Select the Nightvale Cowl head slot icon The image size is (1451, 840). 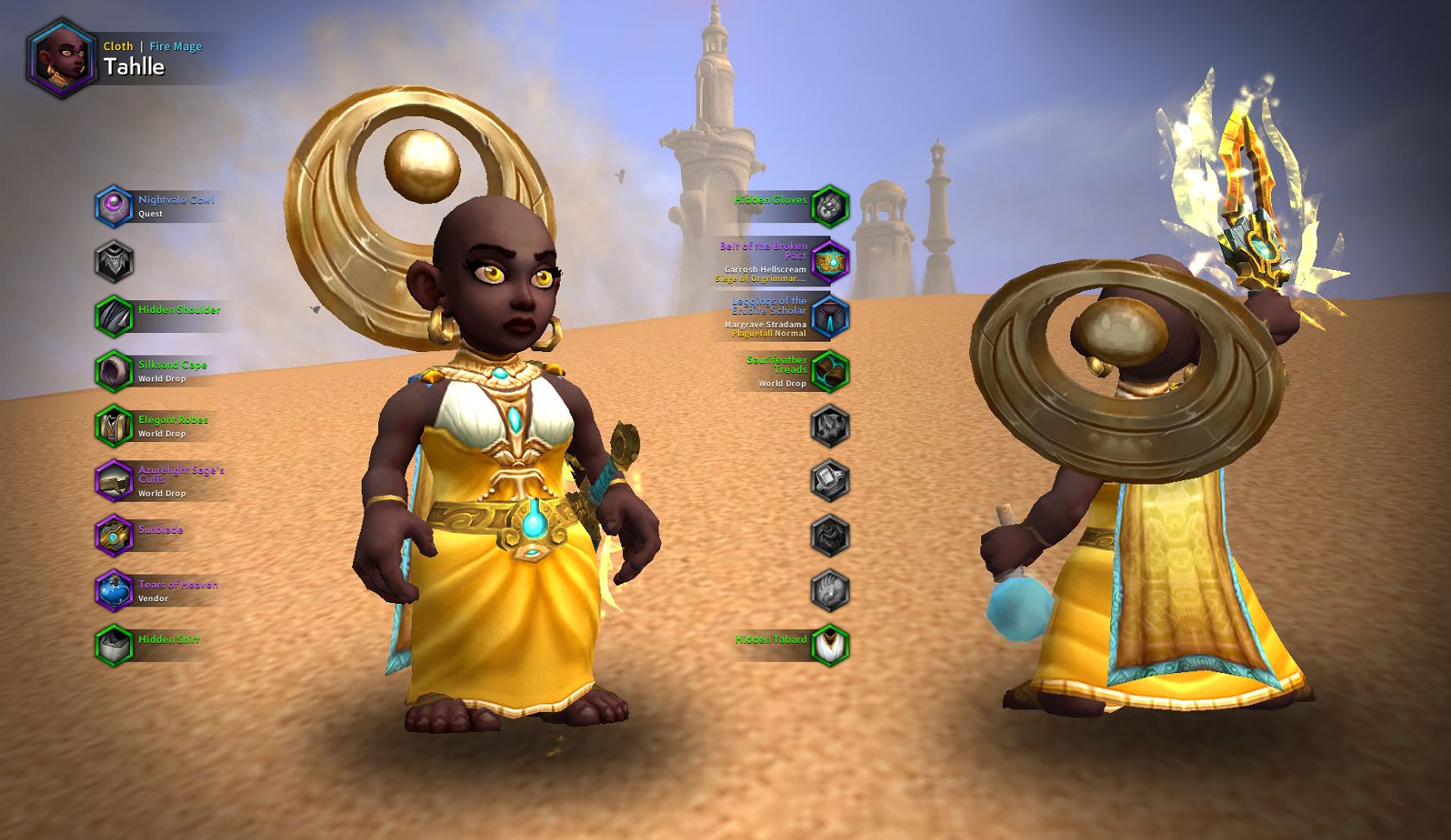click(x=116, y=207)
